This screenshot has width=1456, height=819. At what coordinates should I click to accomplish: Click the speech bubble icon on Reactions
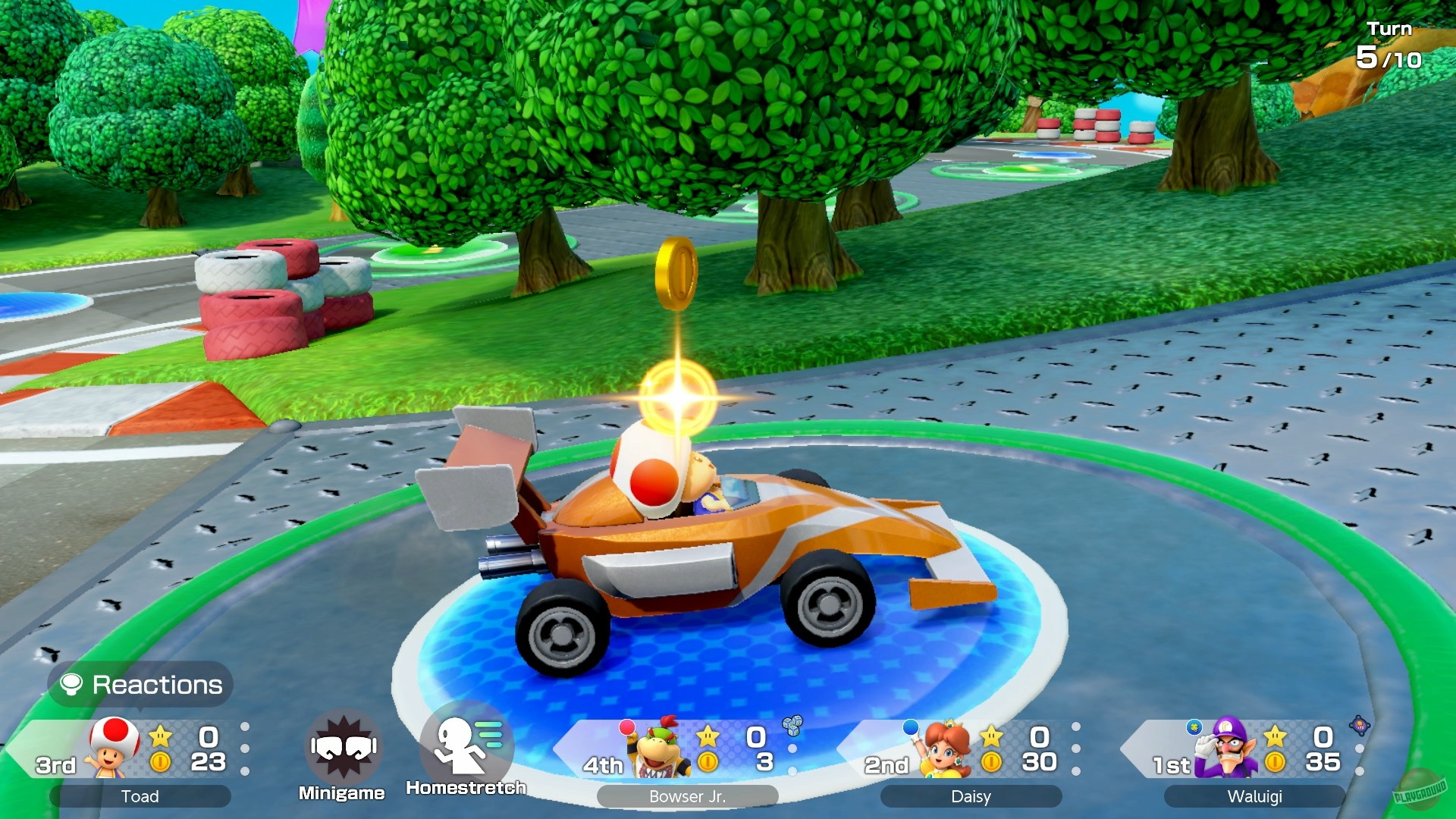pos(71,684)
